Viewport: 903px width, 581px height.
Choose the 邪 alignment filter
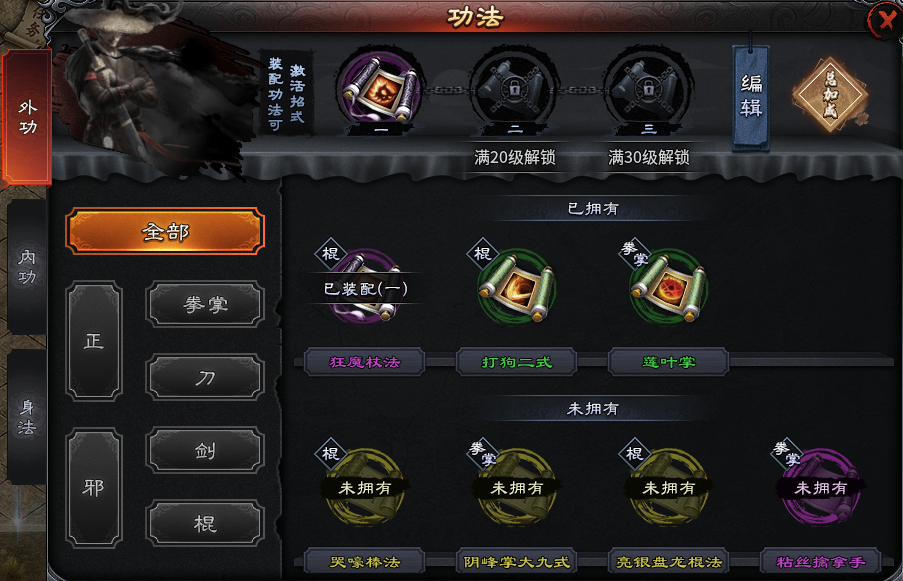[94, 487]
